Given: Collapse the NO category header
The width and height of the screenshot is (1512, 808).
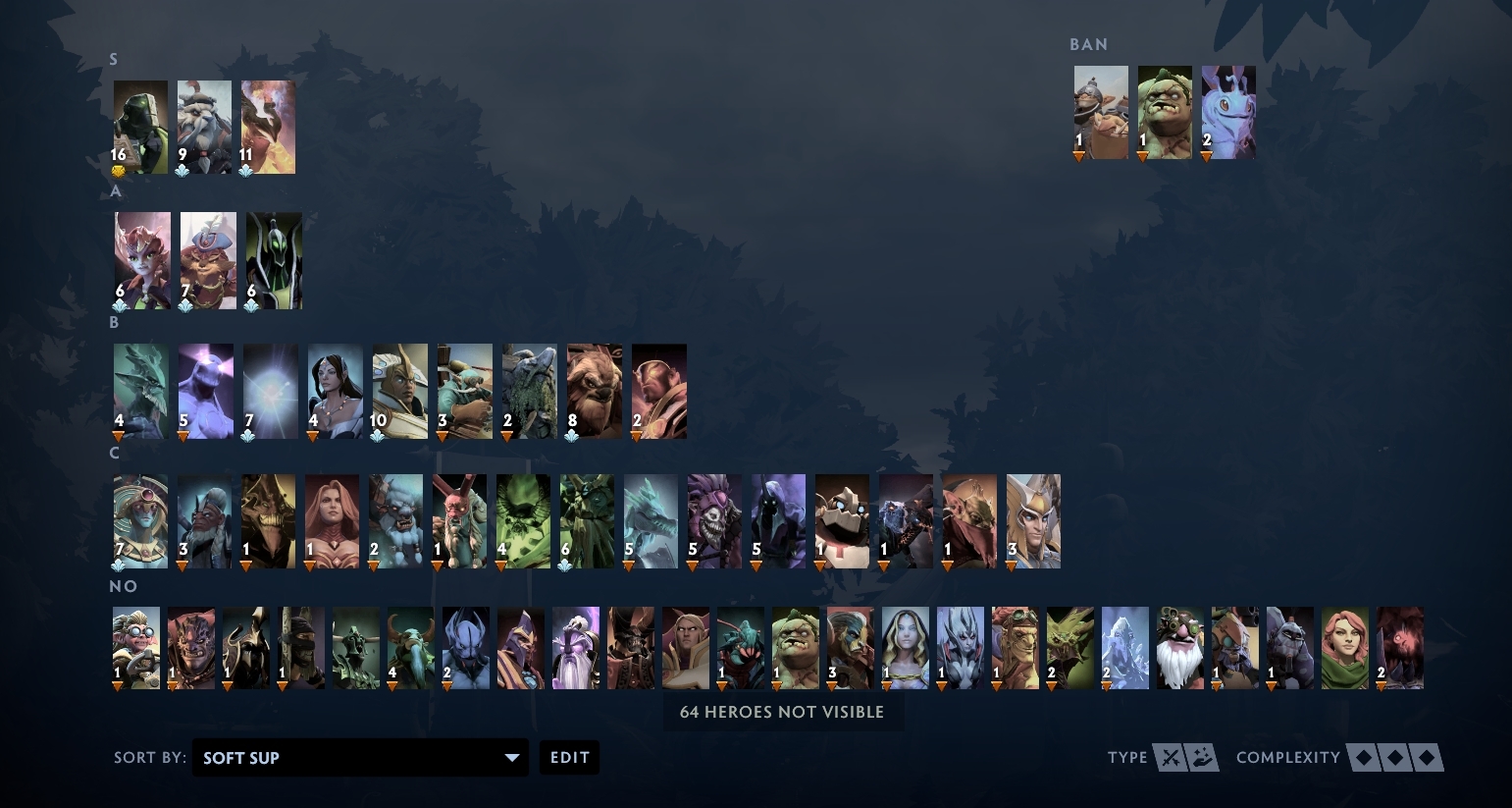Looking at the screenshot, I should point(124,586).
